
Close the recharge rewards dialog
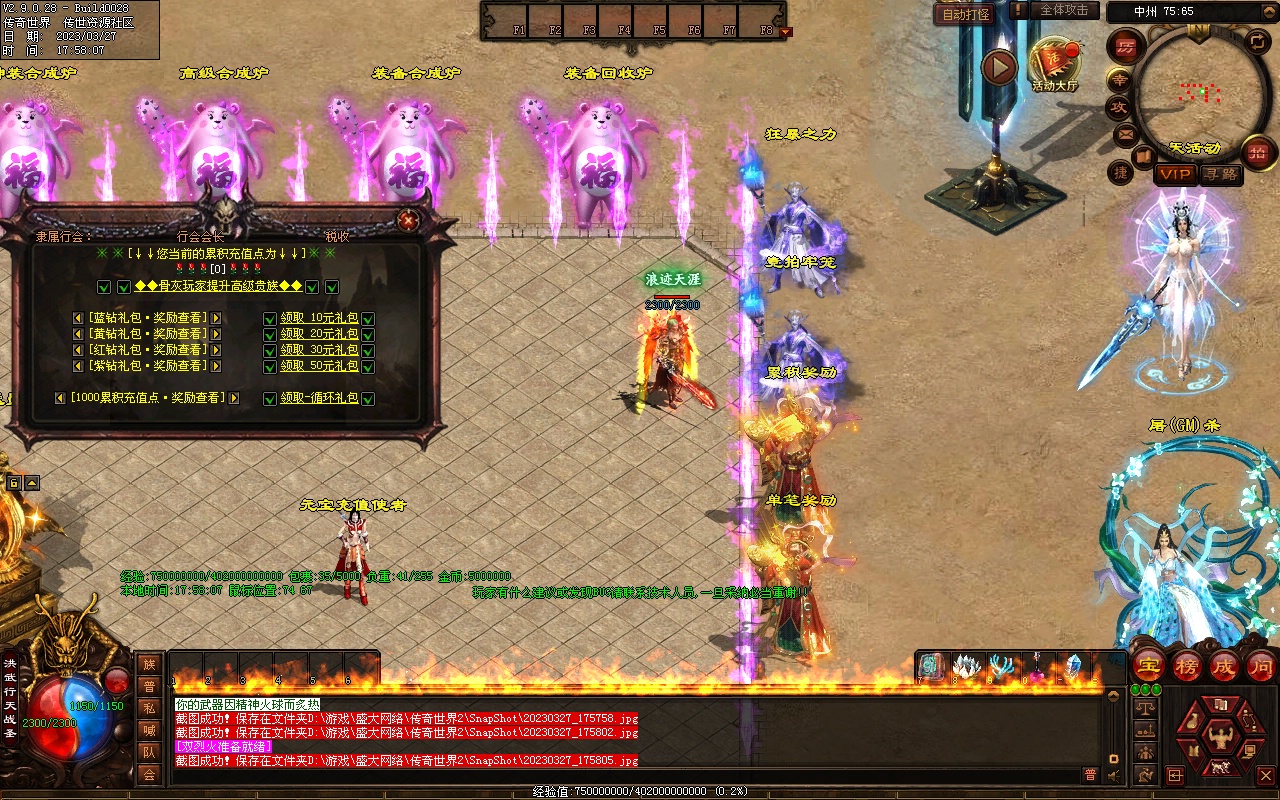[x=407, y=220]
